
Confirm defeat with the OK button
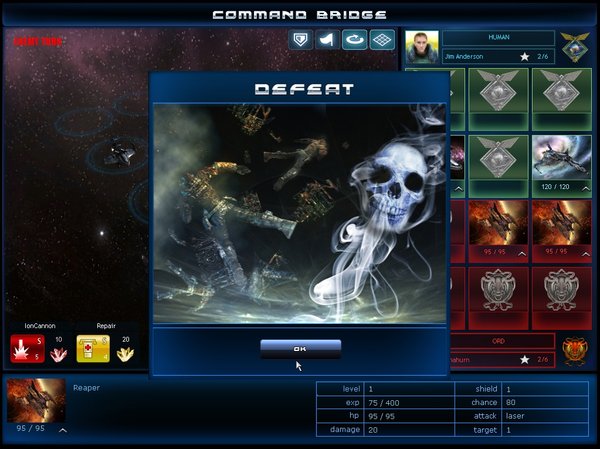pos(300,348)
